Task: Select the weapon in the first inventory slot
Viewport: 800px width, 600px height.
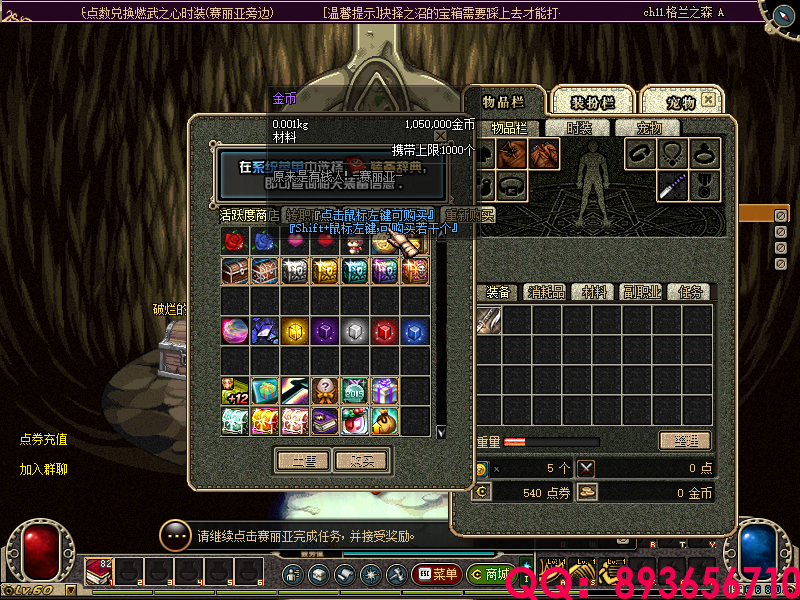Action: 487,320
